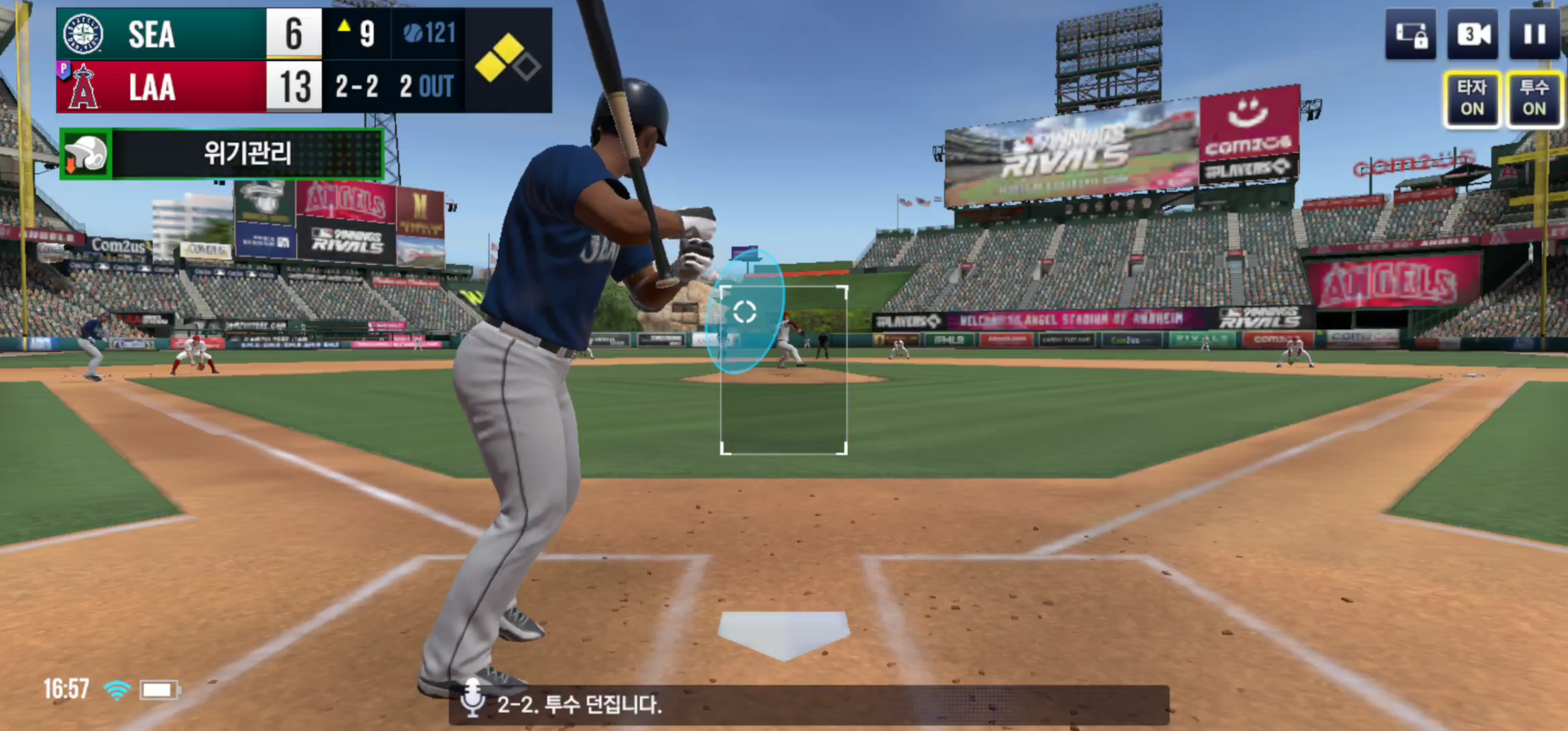Open the 위기관리 skill banner
Viewport: 1568px width, 731px height.
pyautogui.click(x=222, y=154)
